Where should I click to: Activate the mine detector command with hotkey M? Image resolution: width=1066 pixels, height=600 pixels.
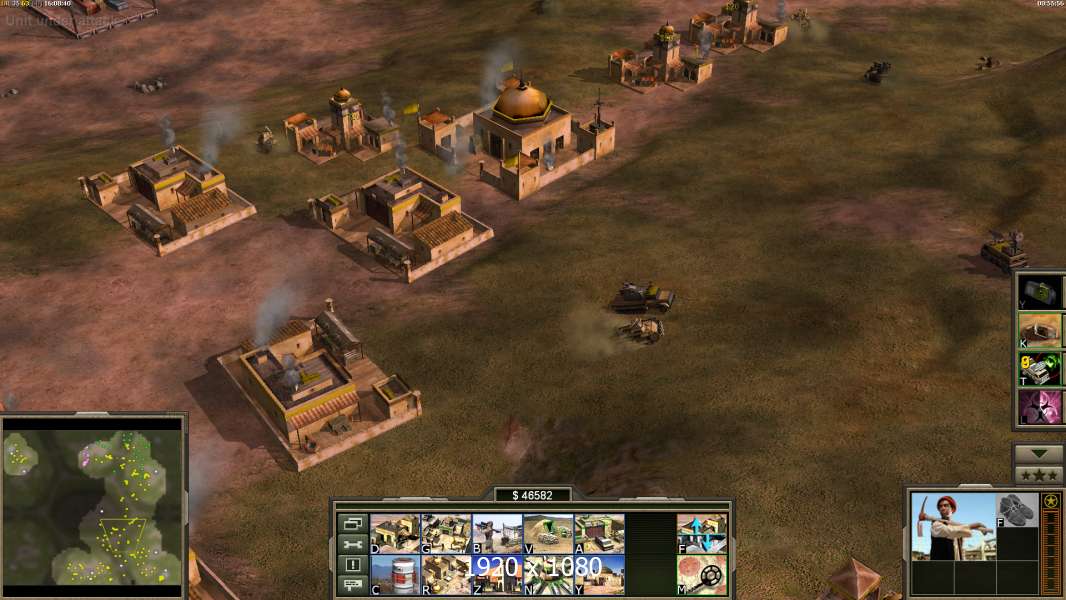point(702,575)
